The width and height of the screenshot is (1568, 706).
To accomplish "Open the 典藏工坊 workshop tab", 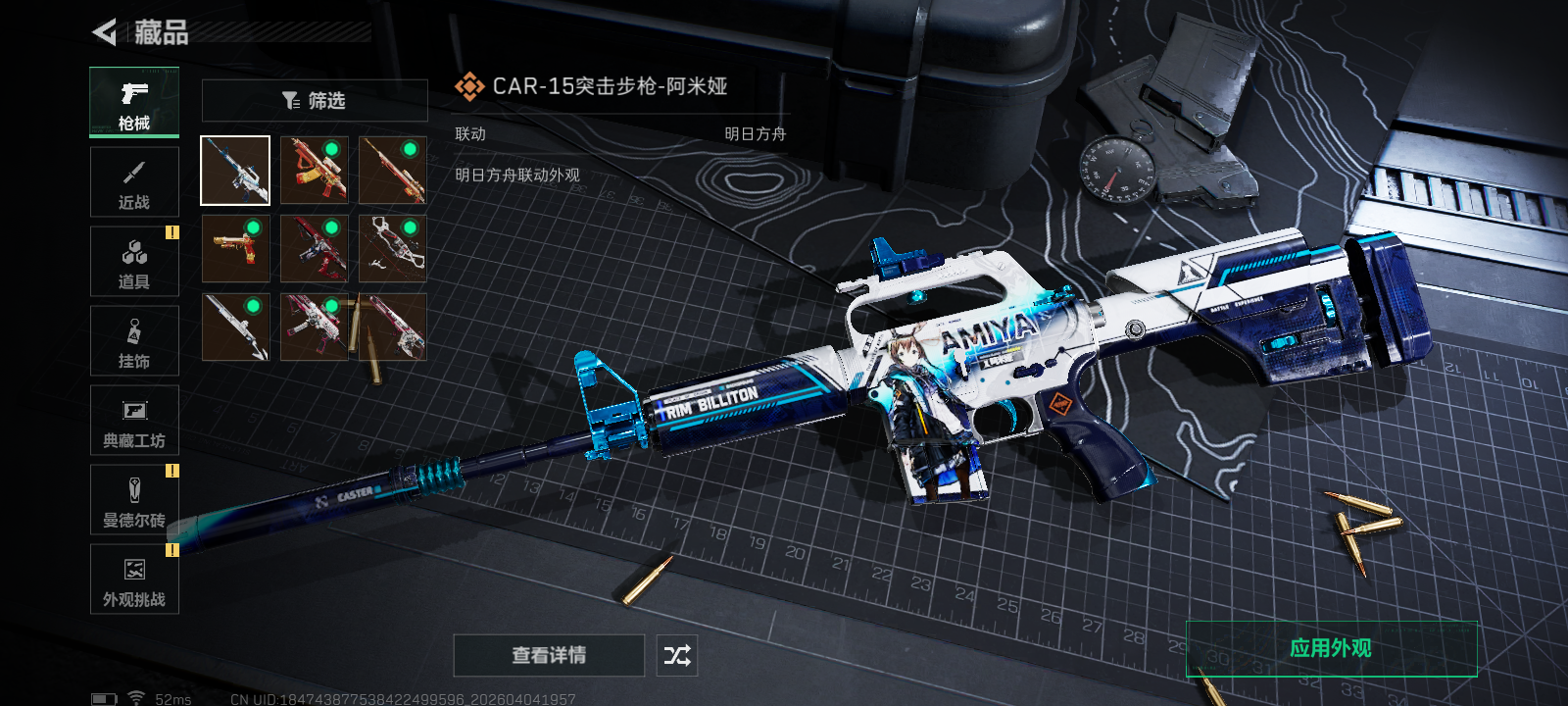I will pos(134,421).
